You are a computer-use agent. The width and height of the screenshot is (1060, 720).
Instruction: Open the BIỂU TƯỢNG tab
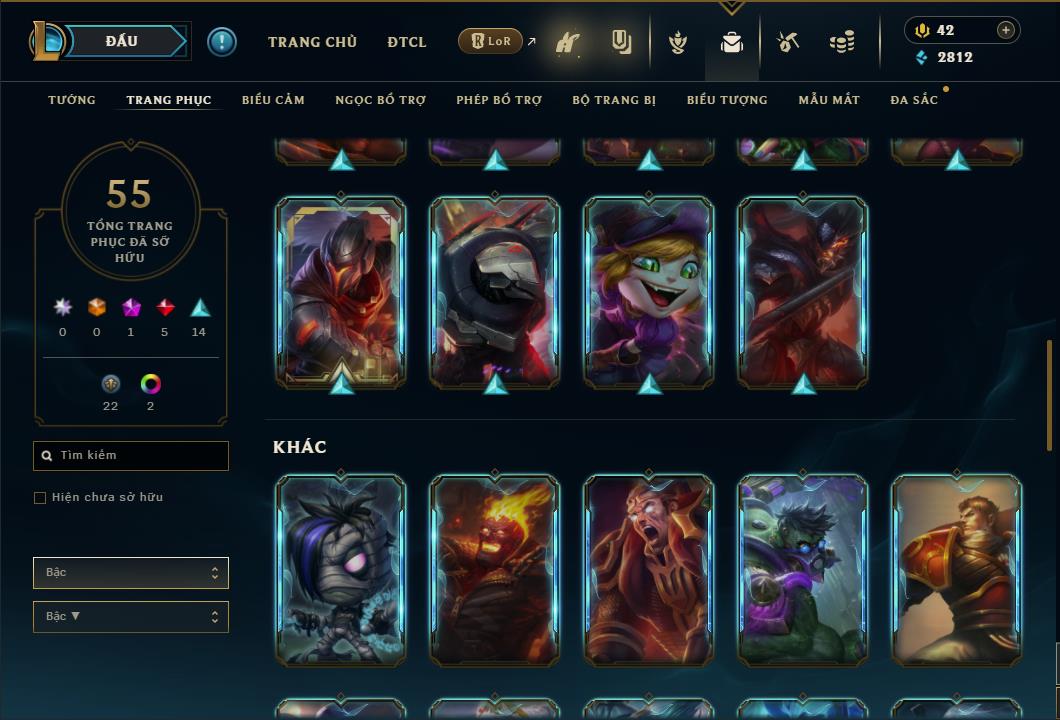[727, 100]
